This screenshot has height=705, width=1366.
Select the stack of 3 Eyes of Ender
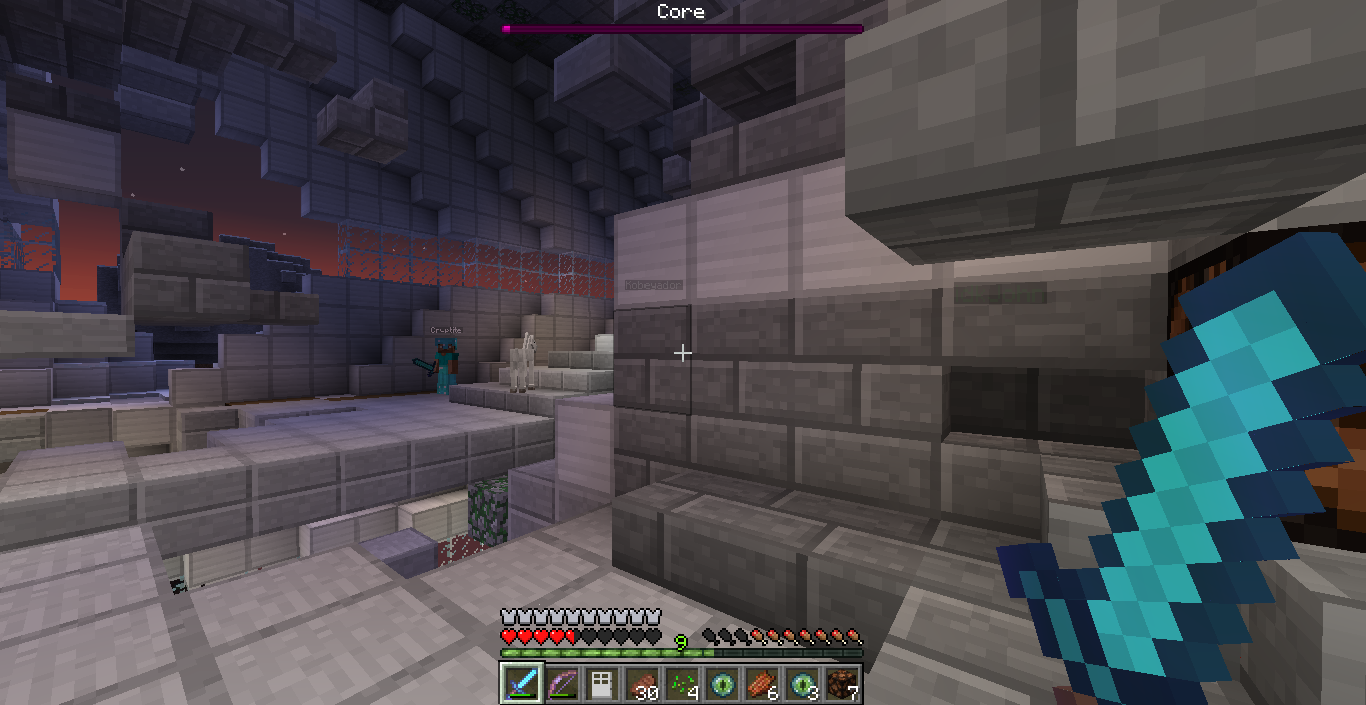[x=802, y=683]
